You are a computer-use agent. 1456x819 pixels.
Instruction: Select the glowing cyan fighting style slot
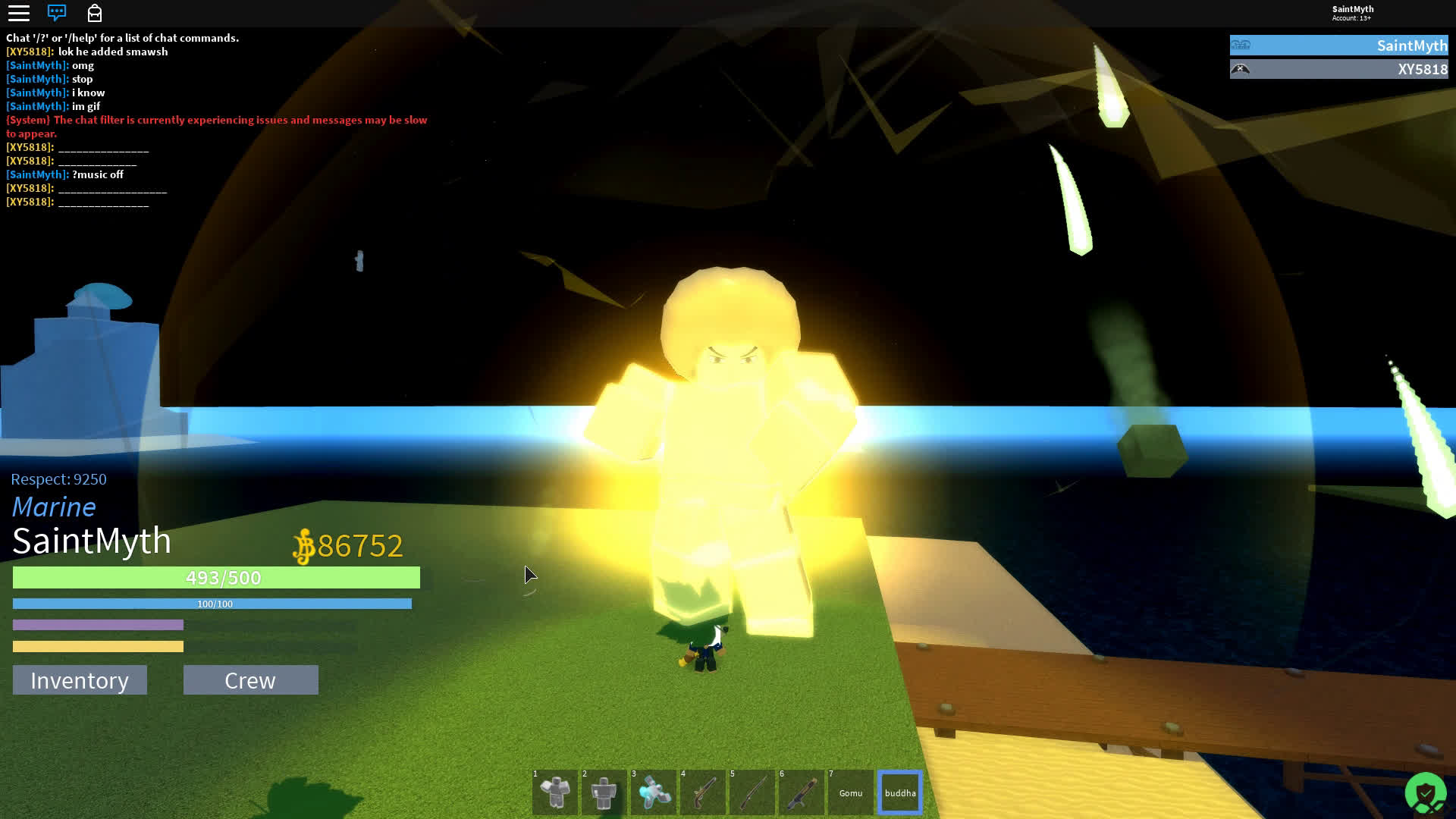[654, 792]
